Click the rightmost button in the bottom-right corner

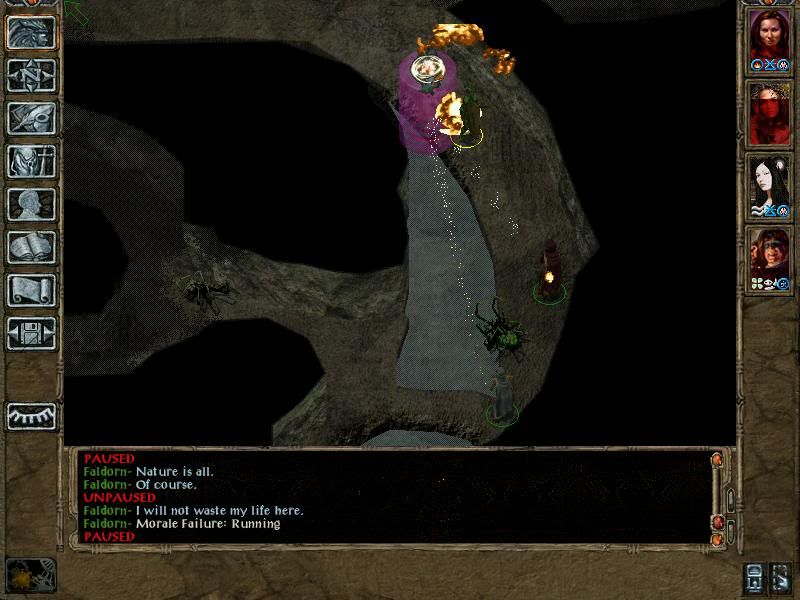coord(781,577)
